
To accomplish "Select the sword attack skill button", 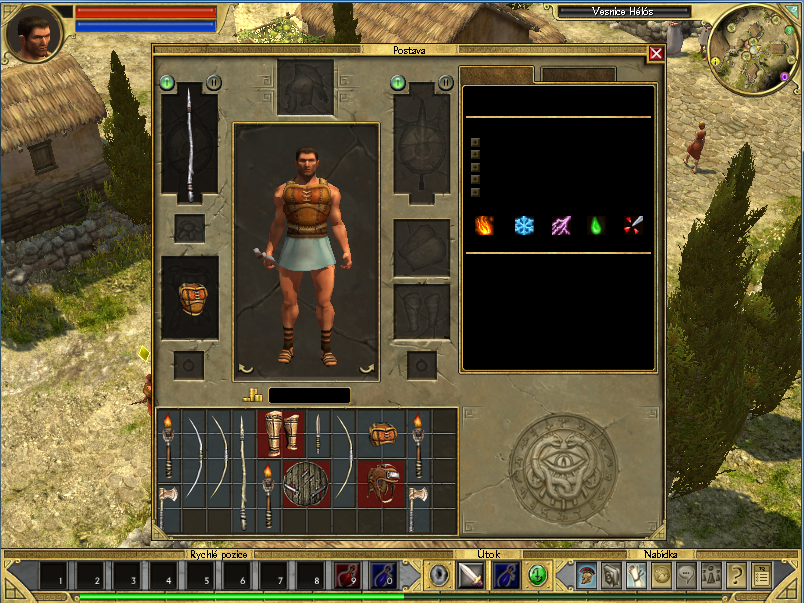I will tap(471, 575).
